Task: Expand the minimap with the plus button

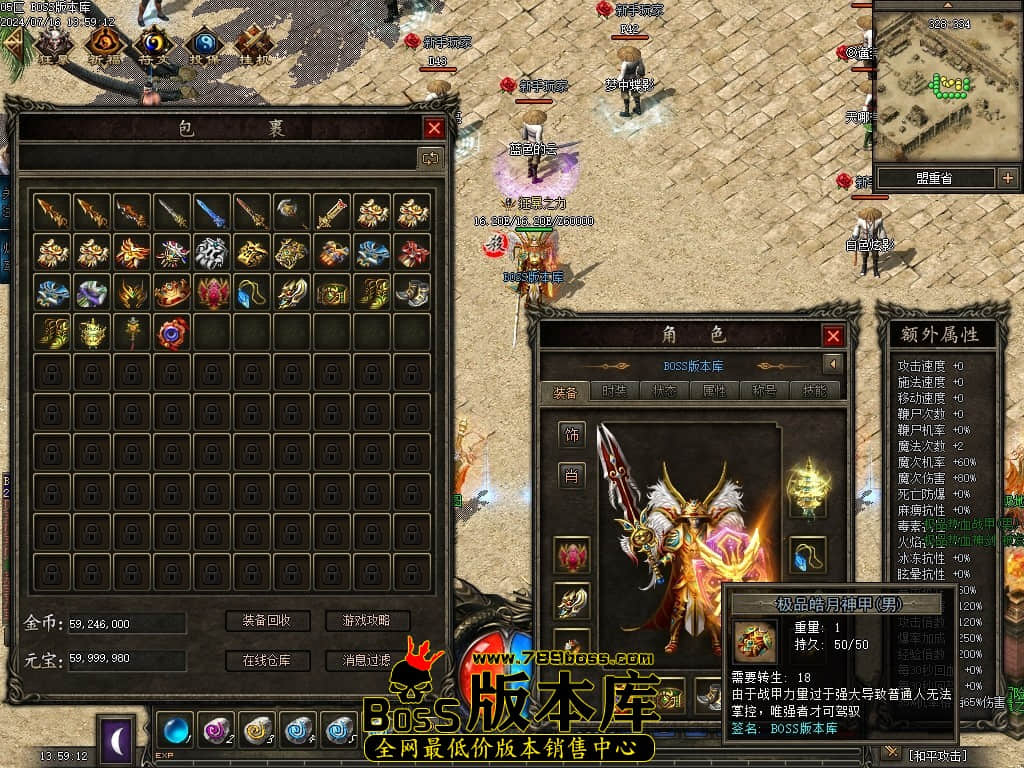Action: point(1007,178)
